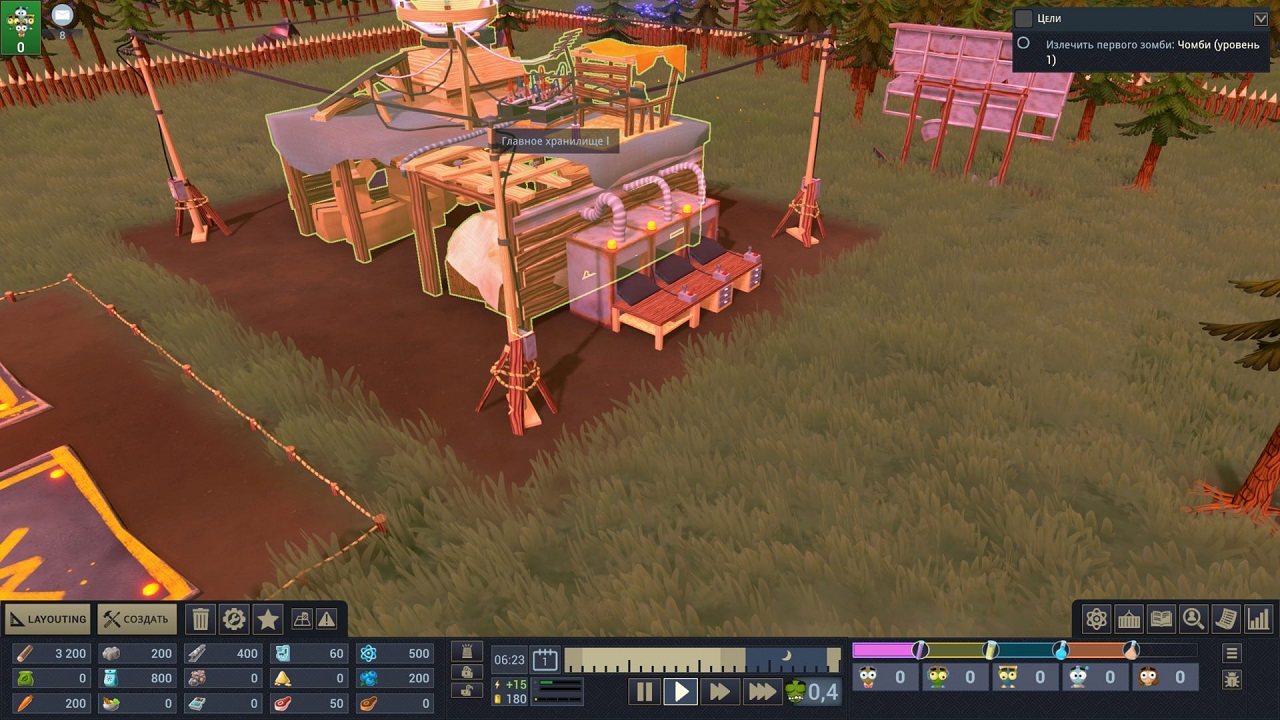Open the Создать build menu
Screen dimensions: 1280x720
pos(137,619)
